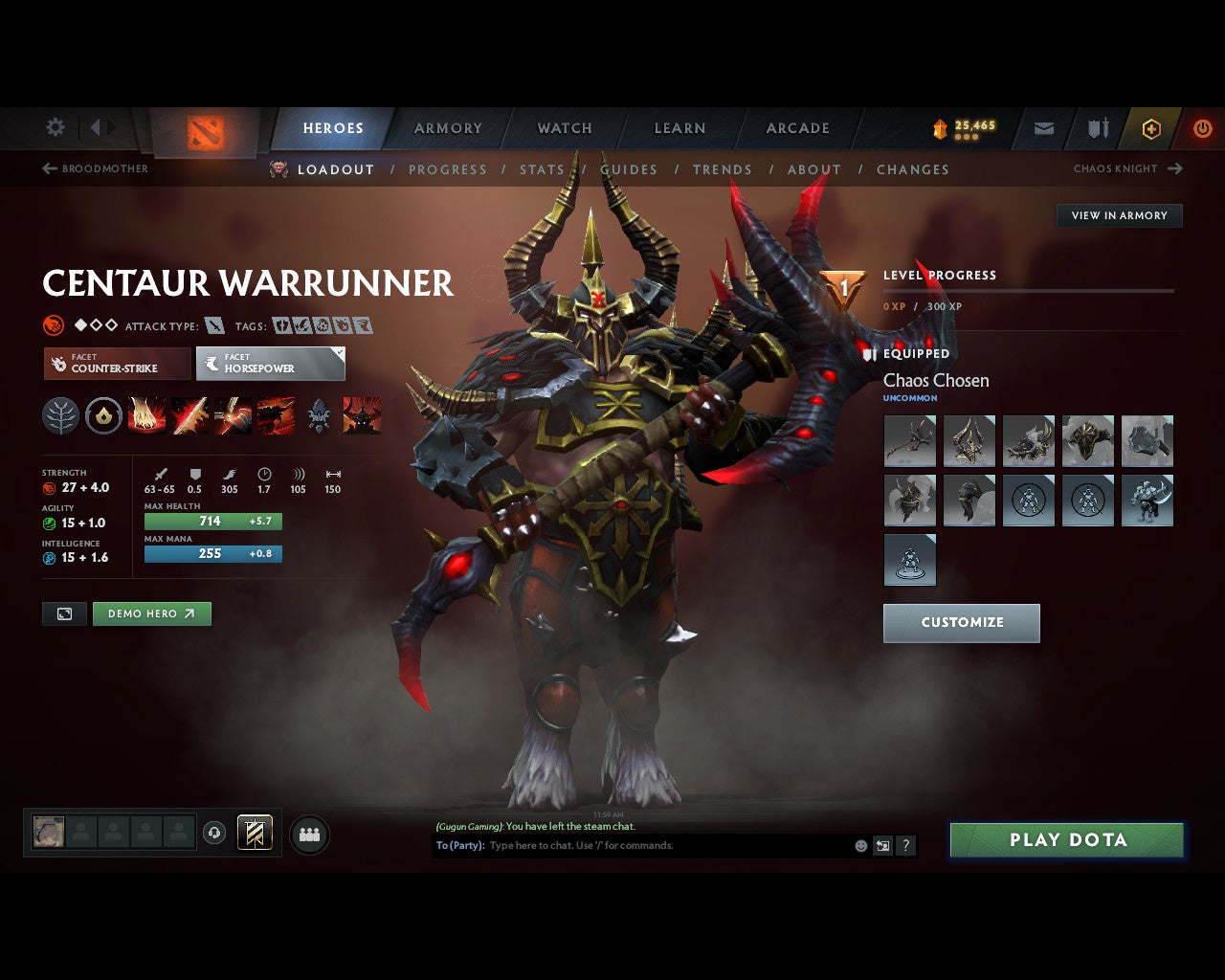
Task: Click the DEMO HERO button
Action: click(151, 613)
